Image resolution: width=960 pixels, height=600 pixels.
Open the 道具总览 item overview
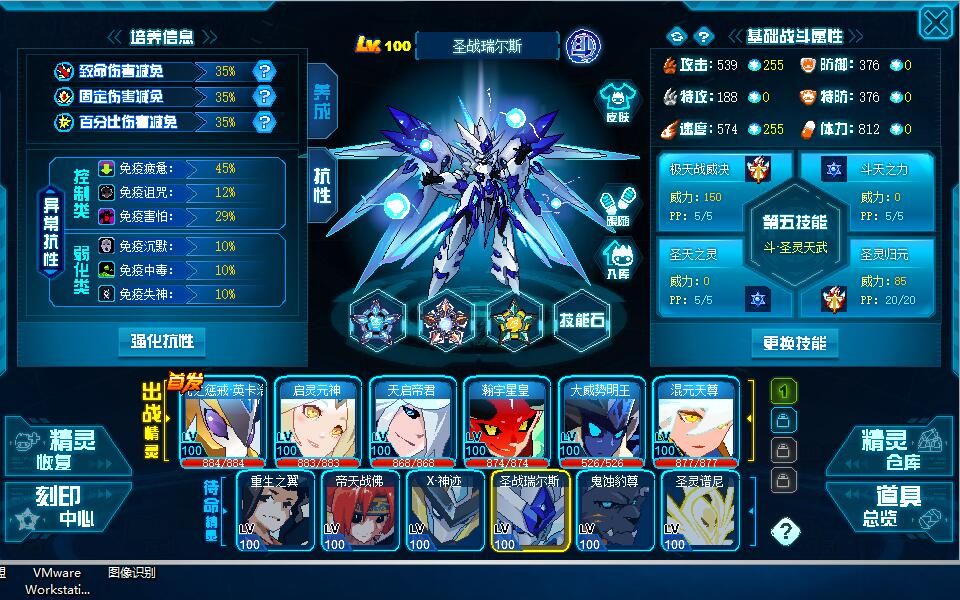point(891,507)
